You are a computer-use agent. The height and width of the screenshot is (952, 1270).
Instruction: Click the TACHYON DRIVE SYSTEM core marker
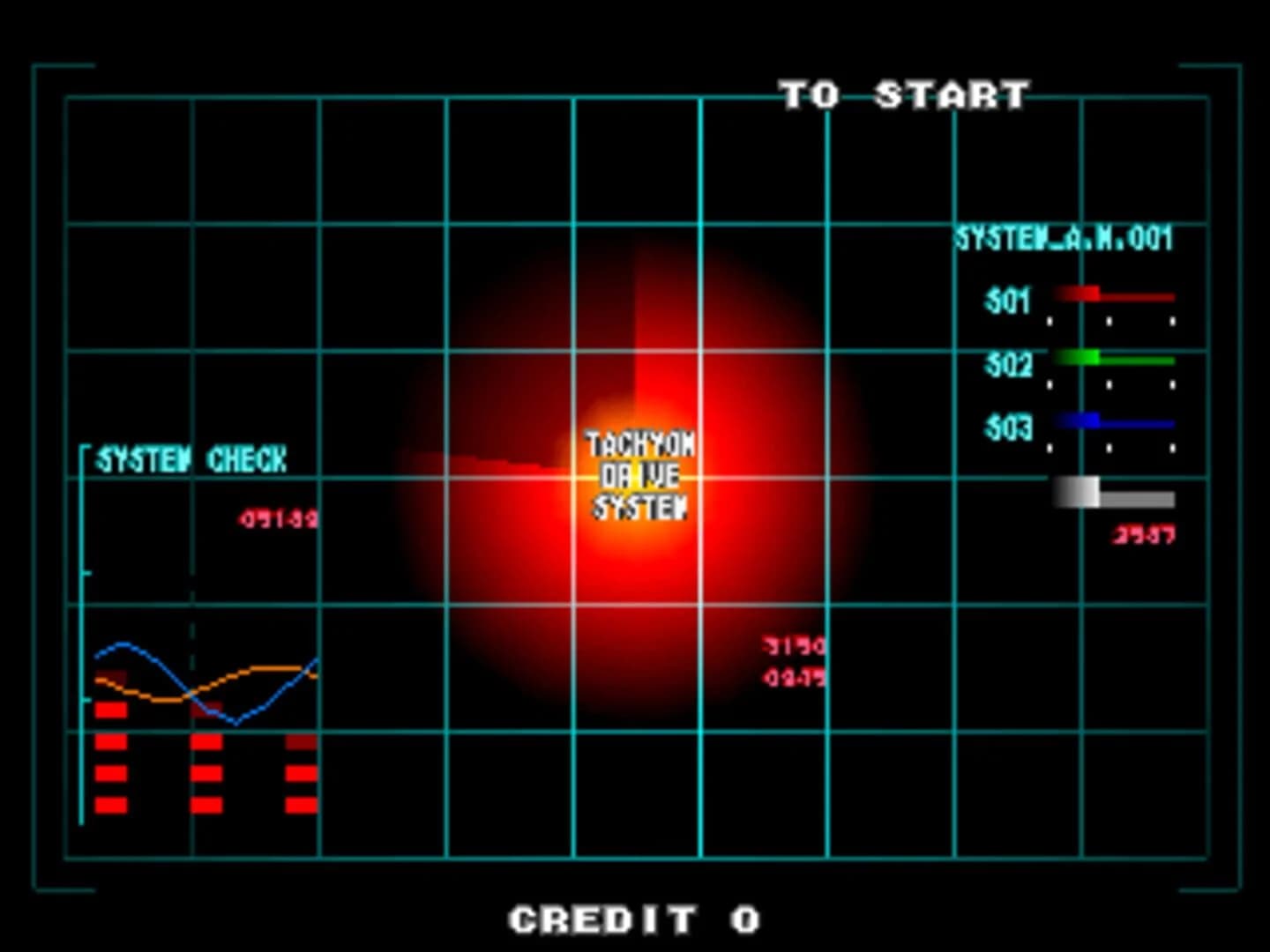[x=639, y=477]
